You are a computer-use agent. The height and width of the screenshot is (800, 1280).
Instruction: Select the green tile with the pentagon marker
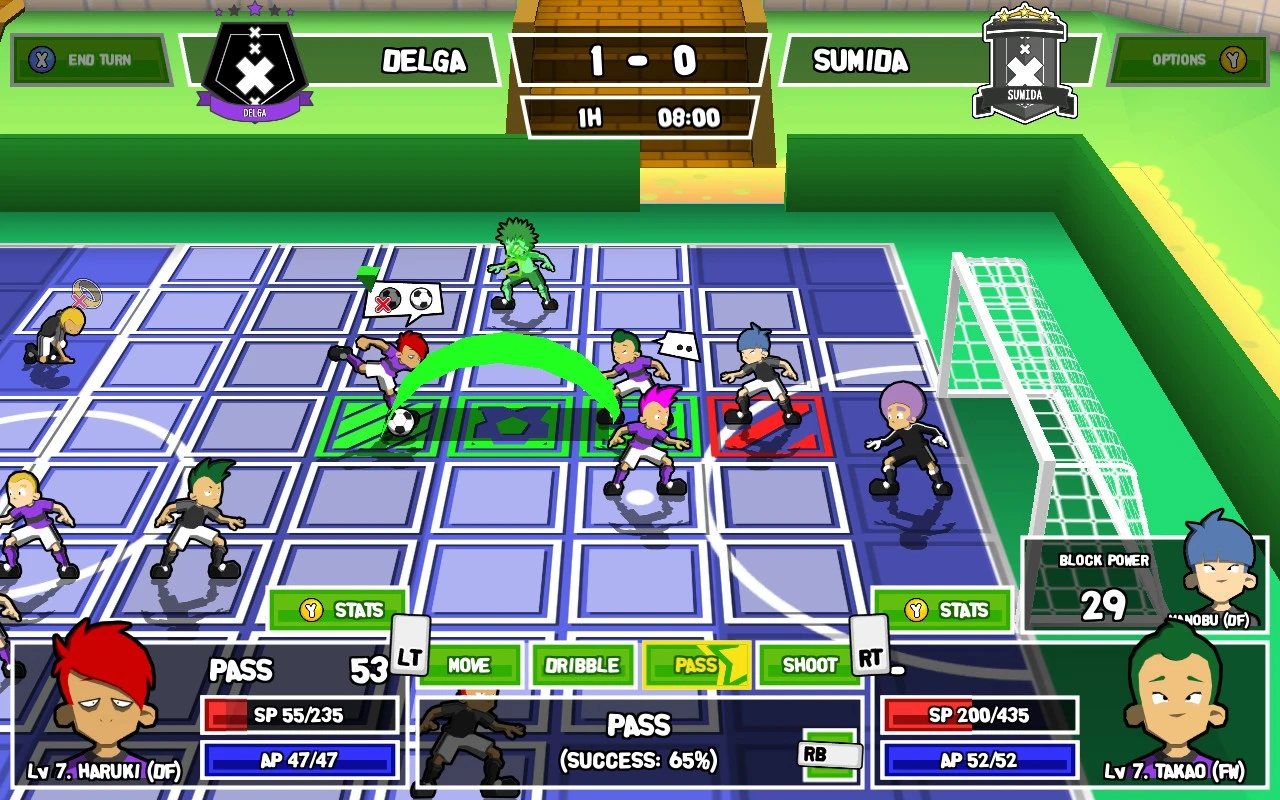[514, 427]
